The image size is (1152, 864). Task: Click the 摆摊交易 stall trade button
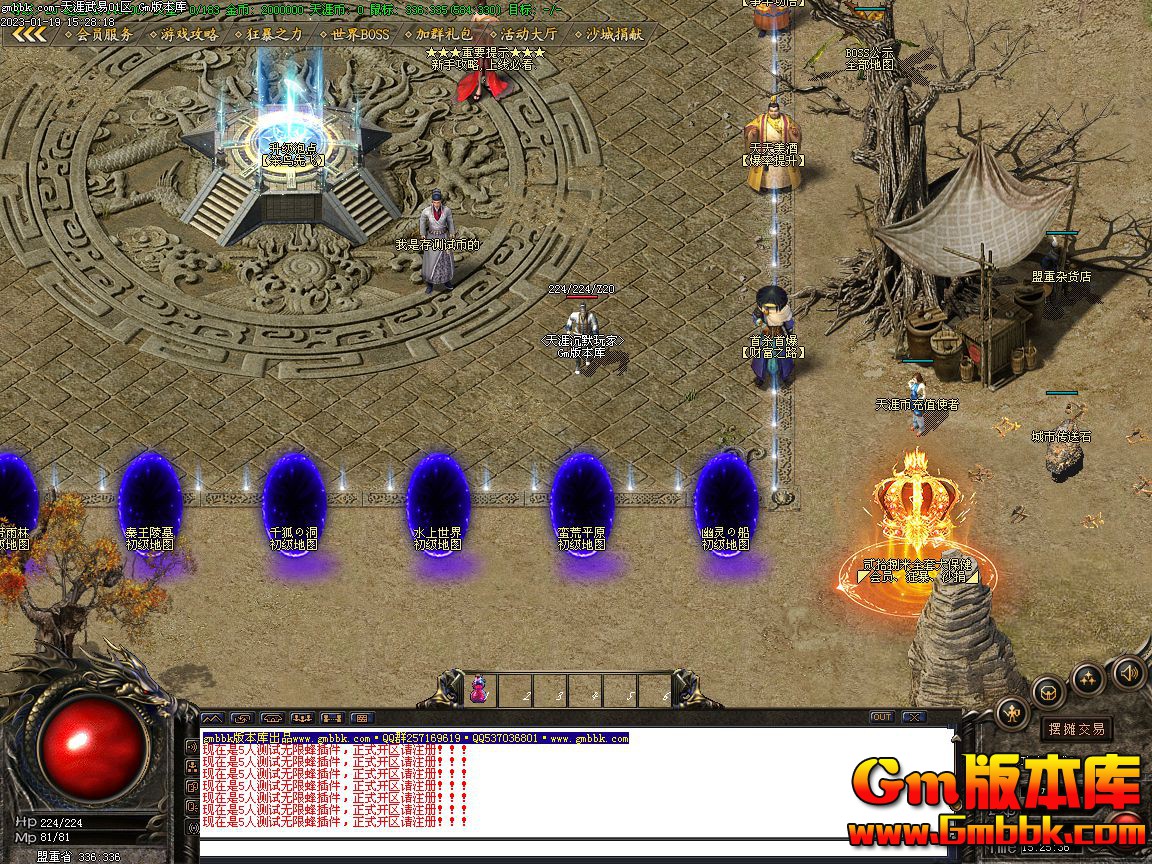pyautogui.click(x=1076, y=729)
